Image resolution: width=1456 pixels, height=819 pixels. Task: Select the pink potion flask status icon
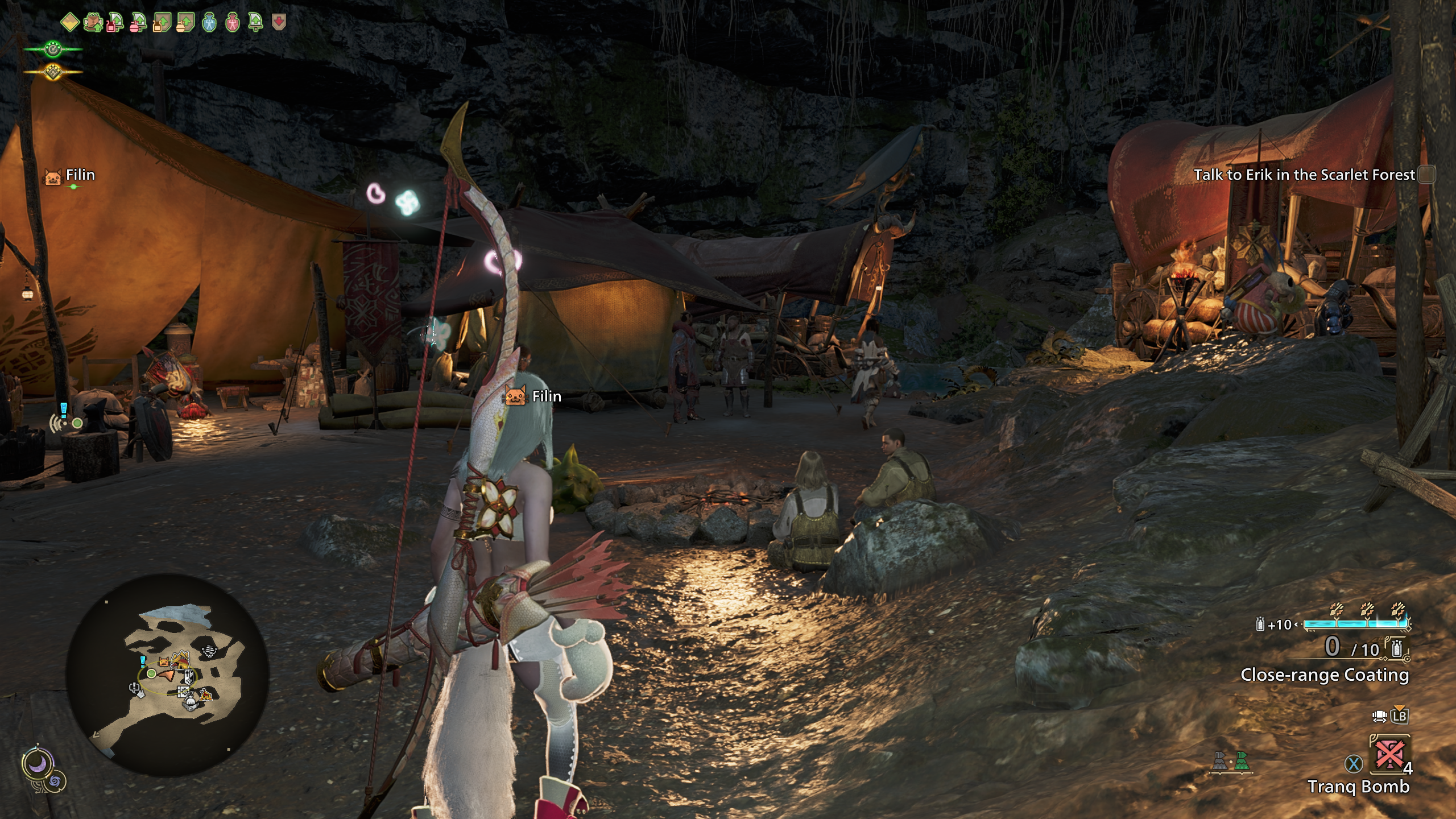coord(233,23)
